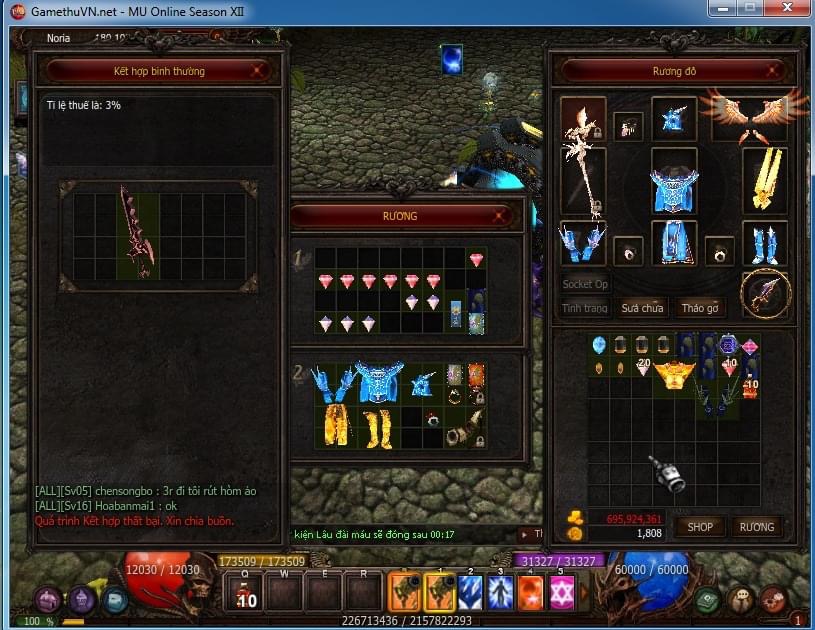Click the RƯƠNG button under the inventory
The image size is (815, 630).
tap(756, 526)
